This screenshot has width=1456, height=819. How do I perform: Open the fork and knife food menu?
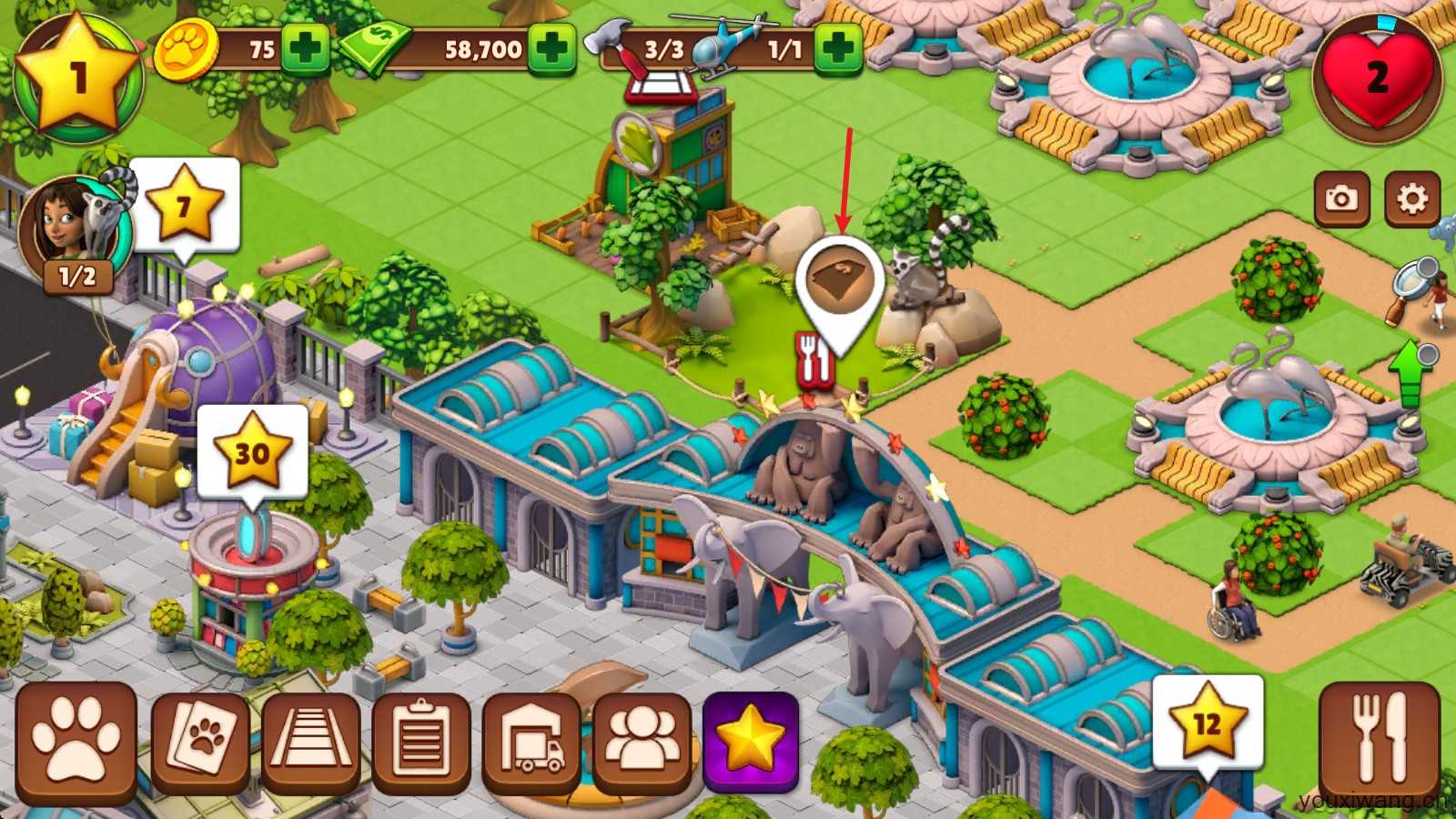1379,740
